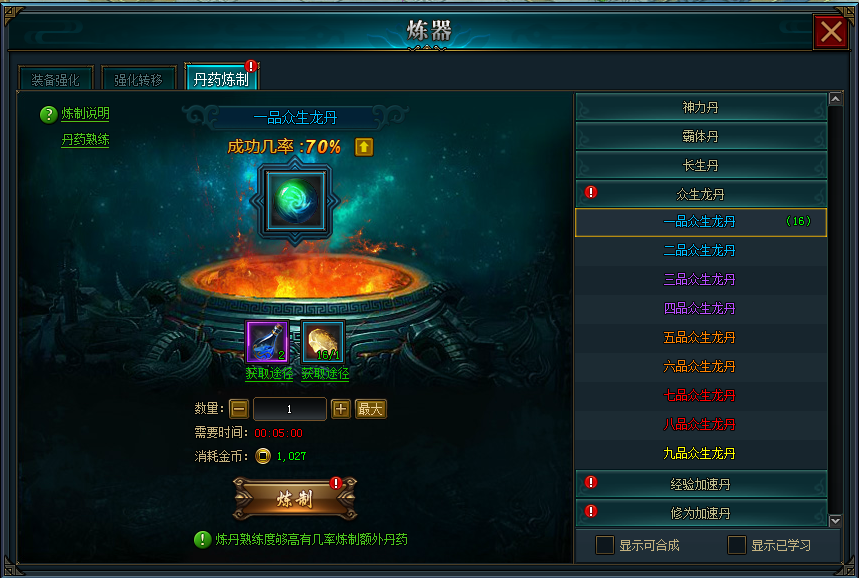Switch to the 装备强化 tab

[x=55, y=79]
